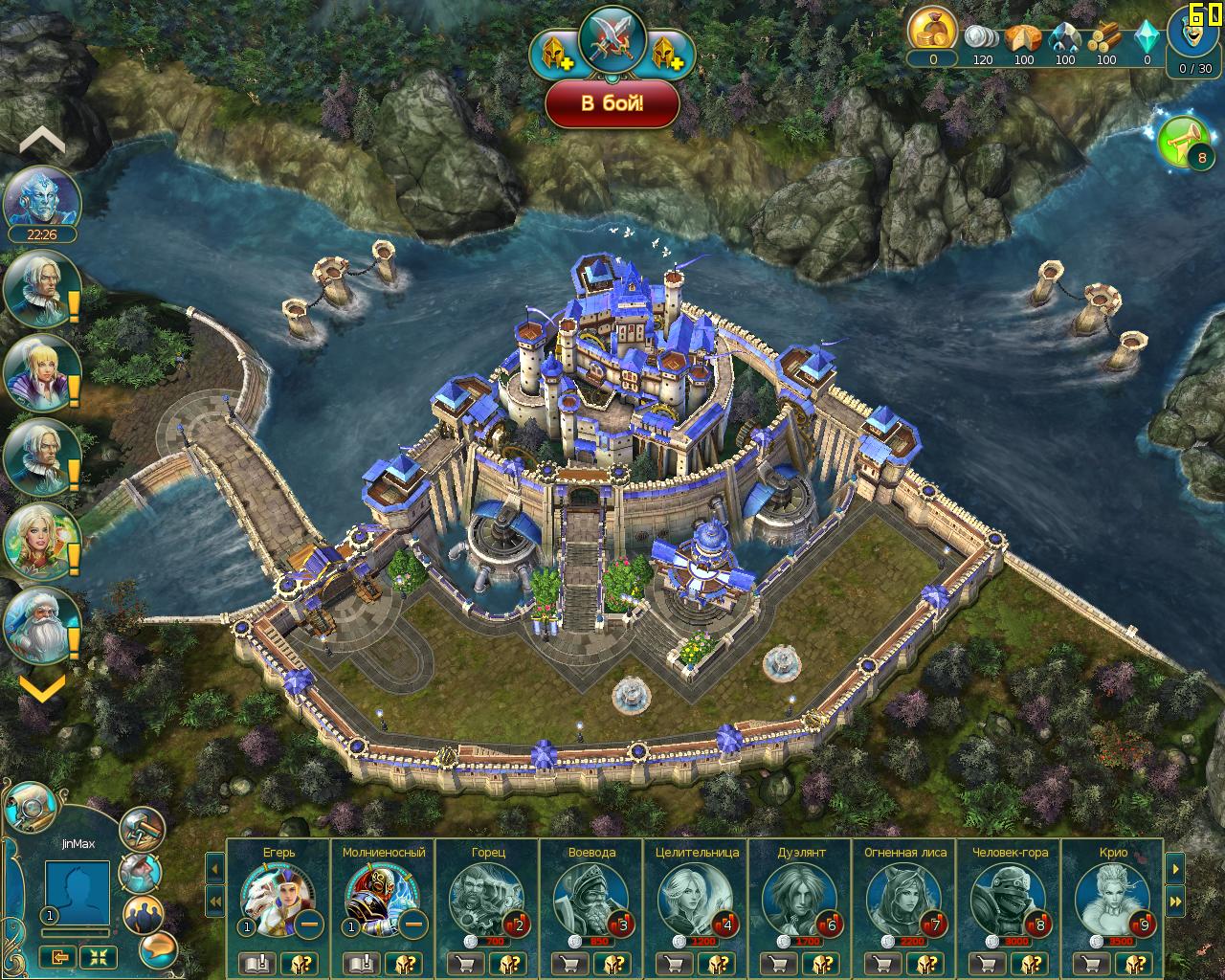Toggle the window-size button with four inward arrows

coord(99,956)
